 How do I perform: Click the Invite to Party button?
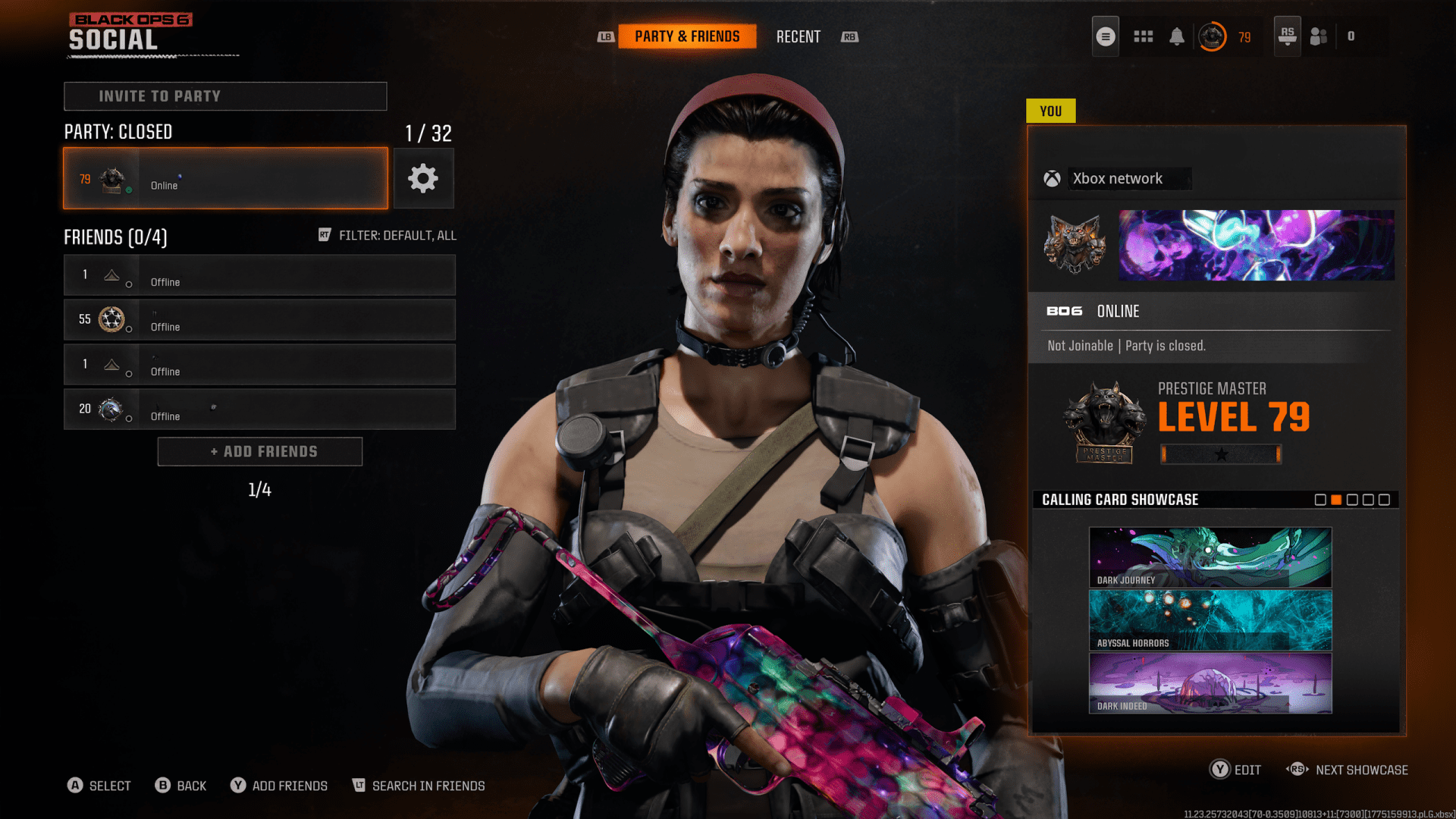(225, 96)
